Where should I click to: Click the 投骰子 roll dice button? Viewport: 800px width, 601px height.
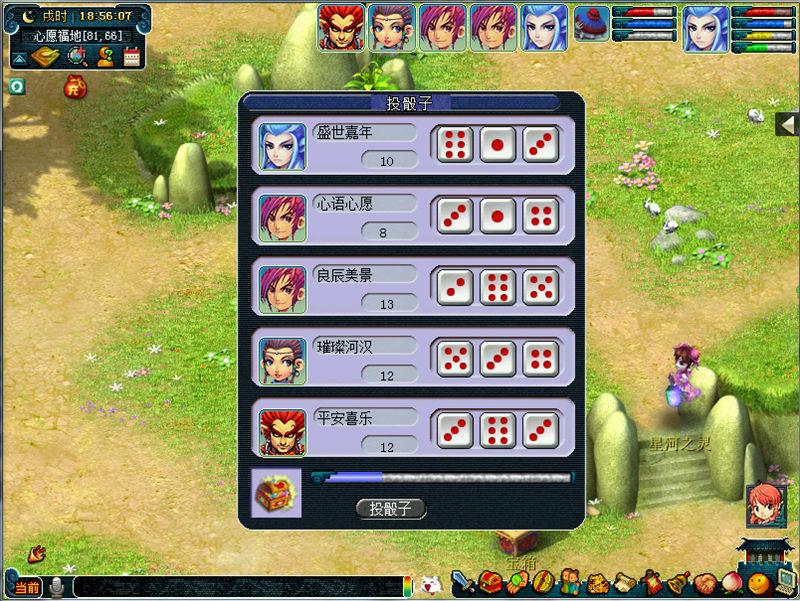coord(391,508)
